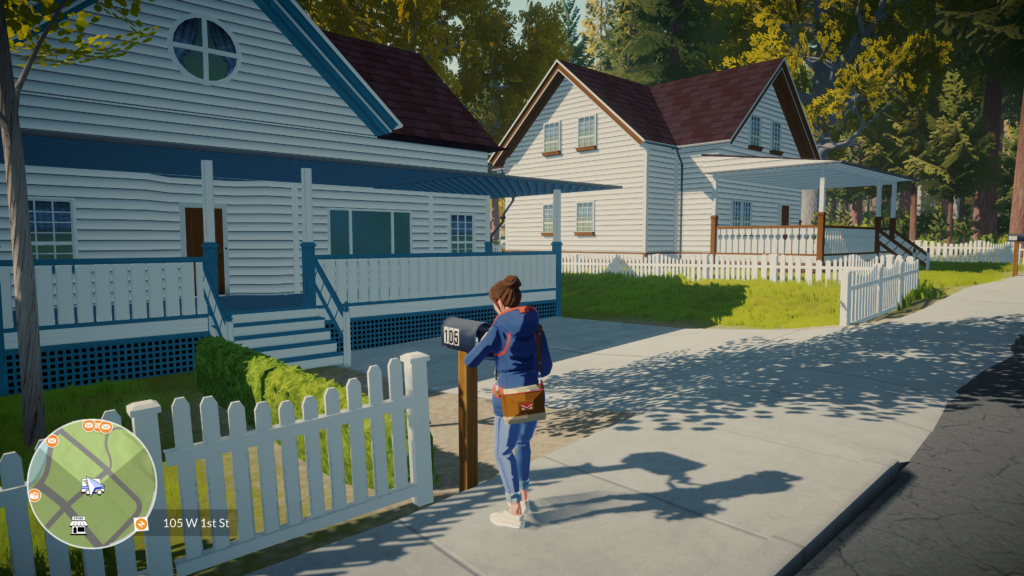This screenshot has height=576, width=1024.
Task: Click the 105 W 1st St address label
Action: point(196,523)
